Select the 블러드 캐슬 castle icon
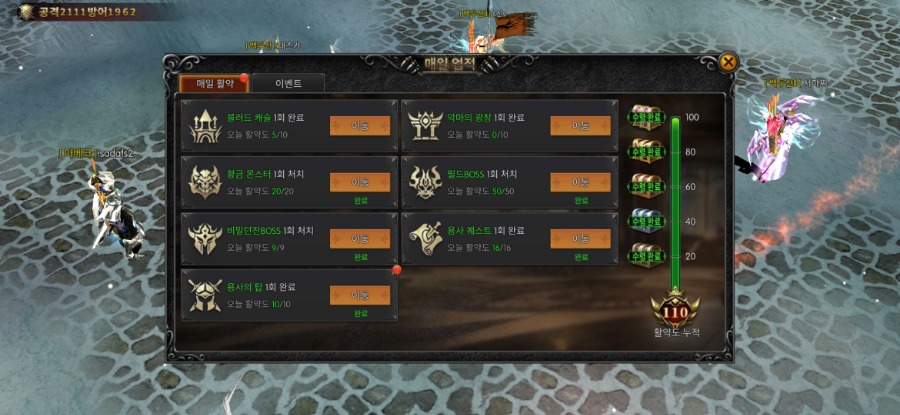 (206, 125)
